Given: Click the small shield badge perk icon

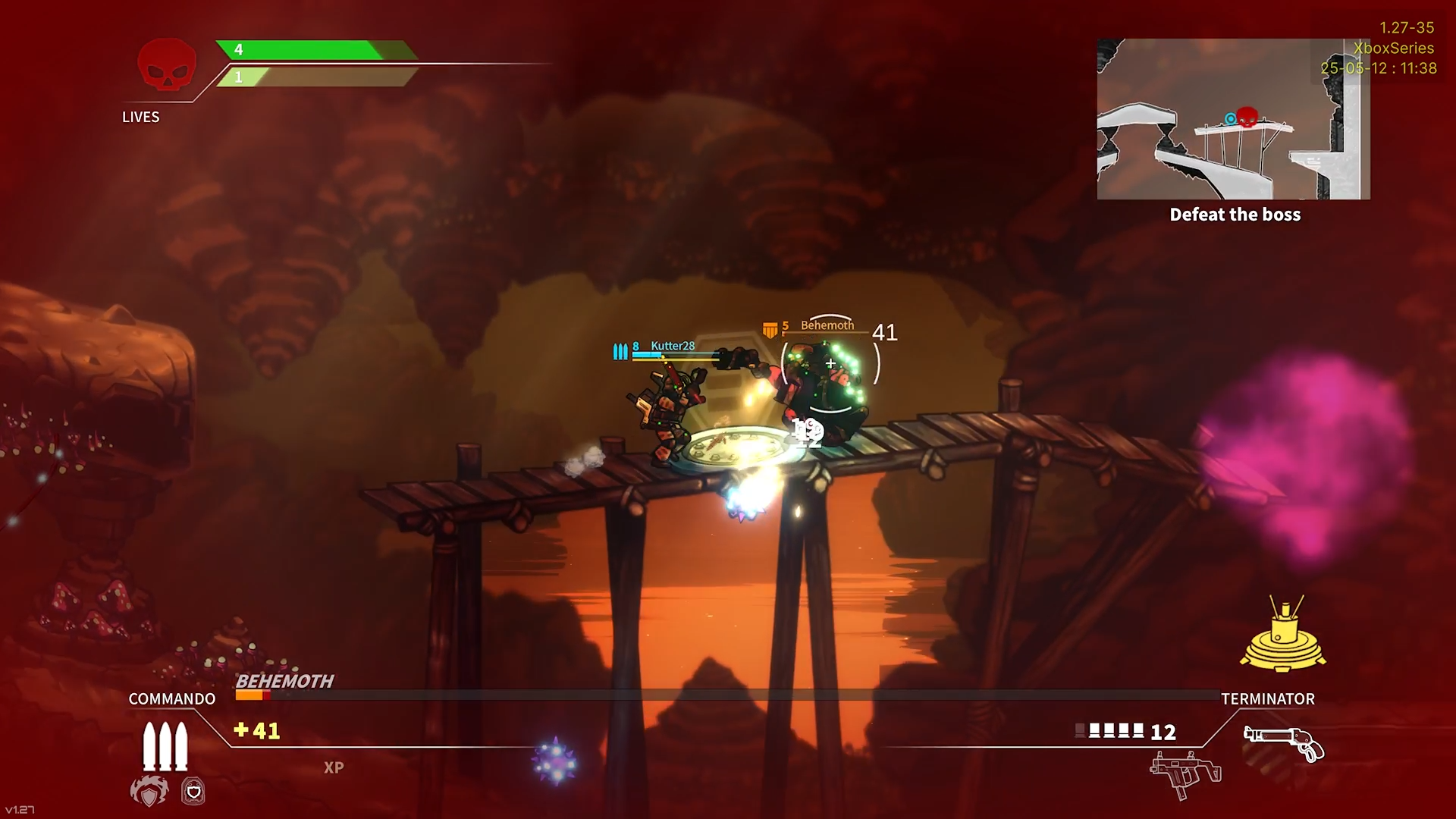Looking at the screenshot, I should coord(193,792).
